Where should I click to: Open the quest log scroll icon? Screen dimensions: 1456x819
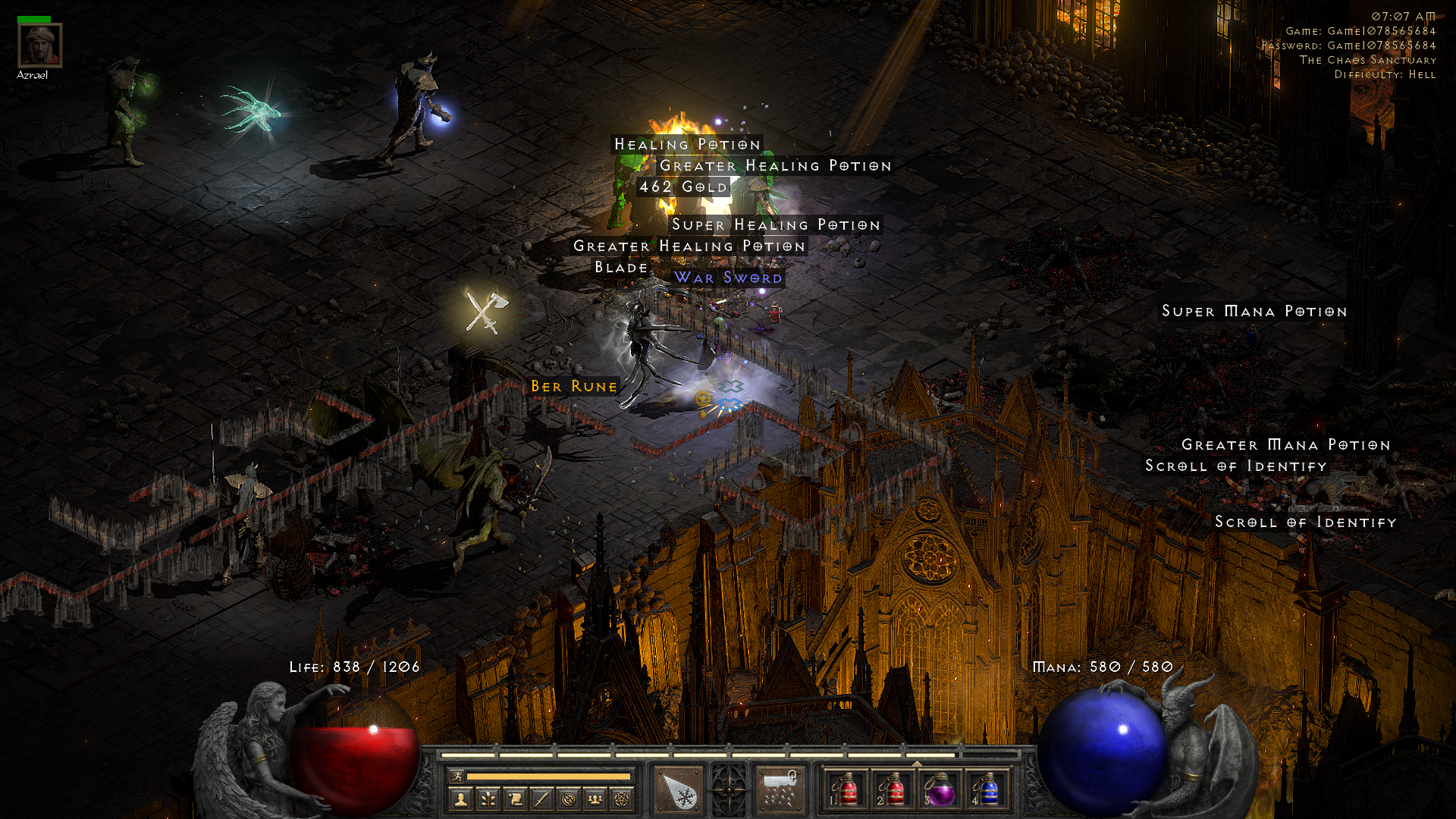[515, 799]
